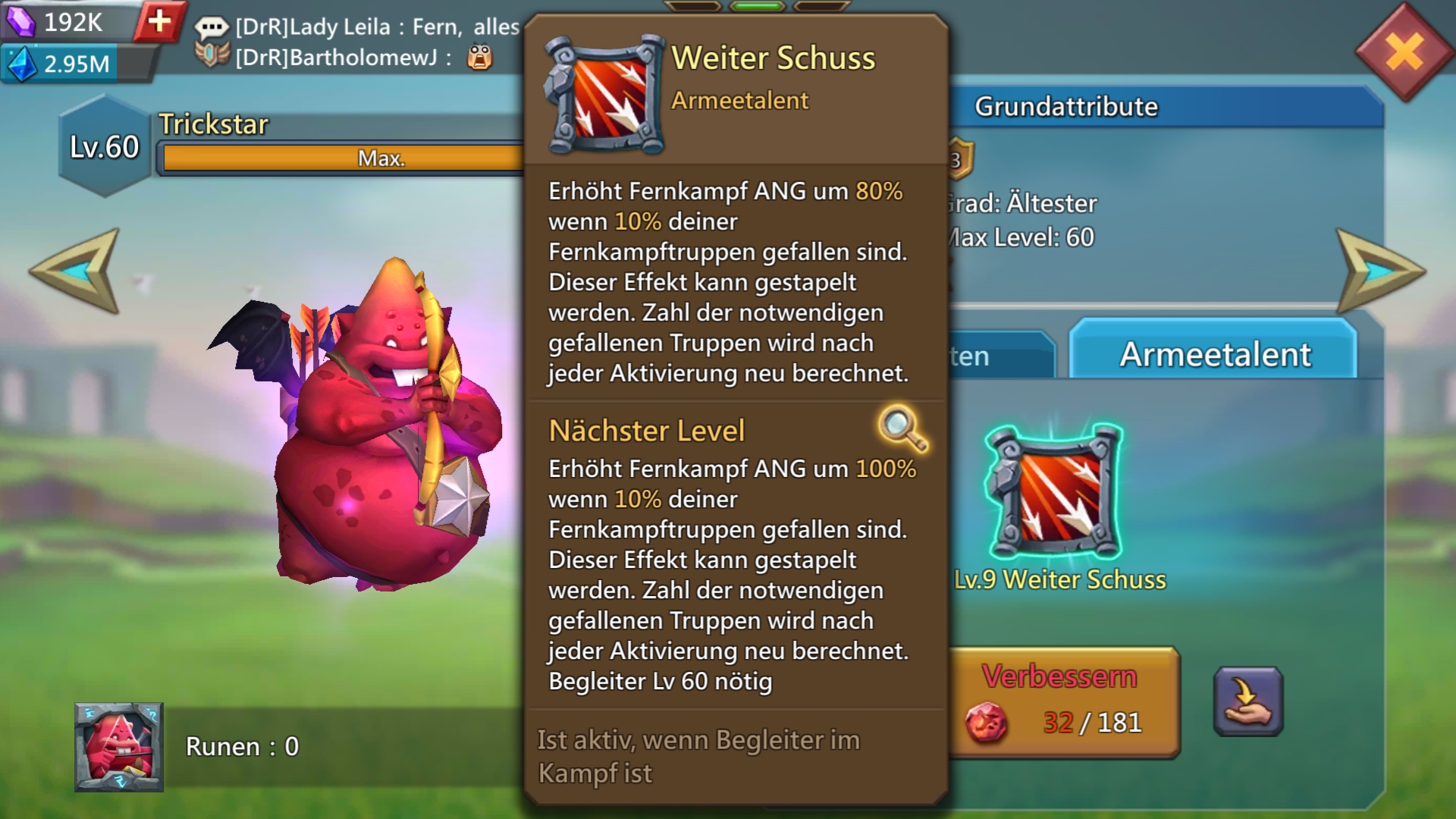Select the partially hidden tab beside Armeetalent
1456x819 pixels.
pos(1001,356)
